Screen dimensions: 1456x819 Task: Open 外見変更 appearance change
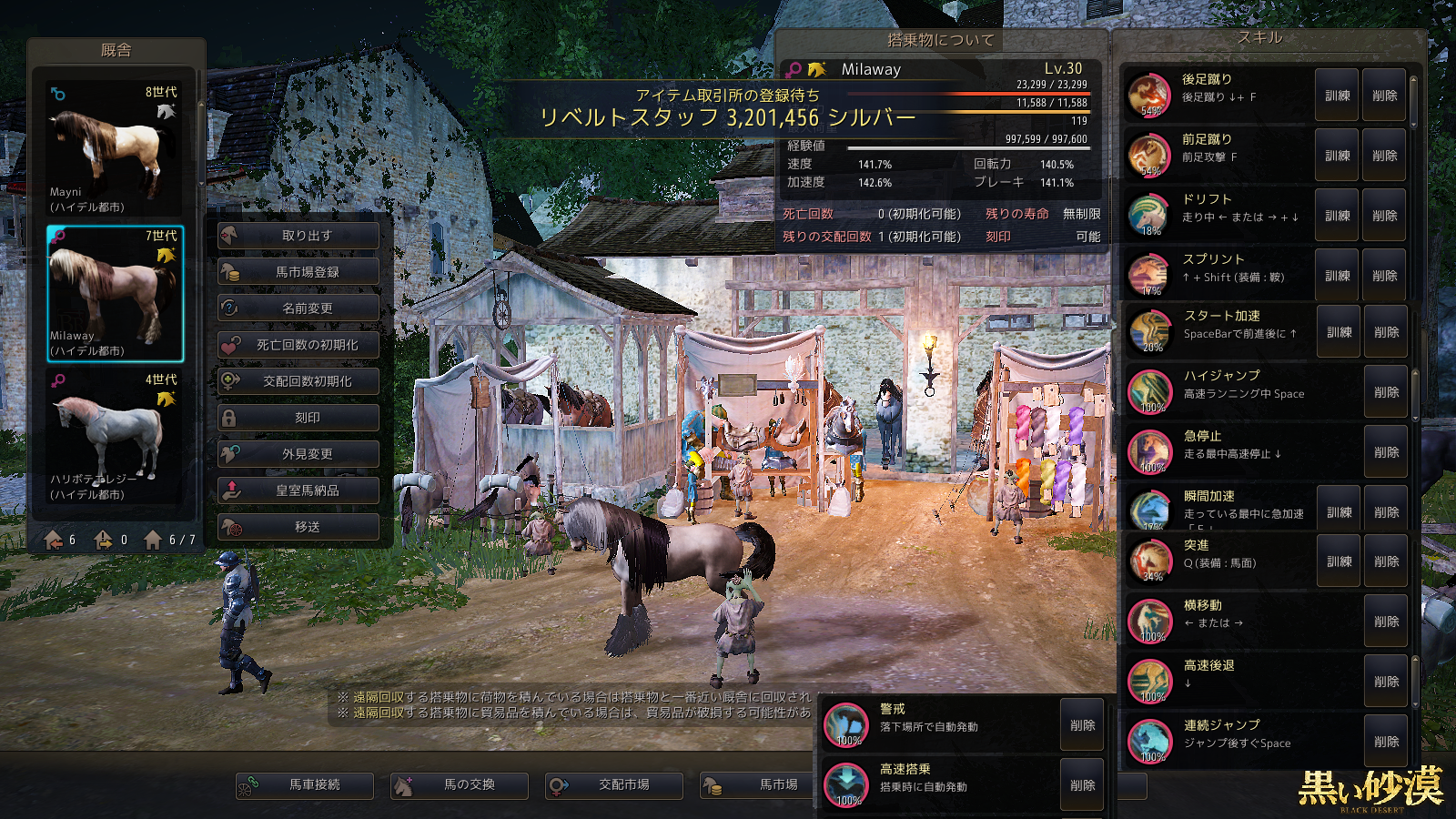[298, 454]
